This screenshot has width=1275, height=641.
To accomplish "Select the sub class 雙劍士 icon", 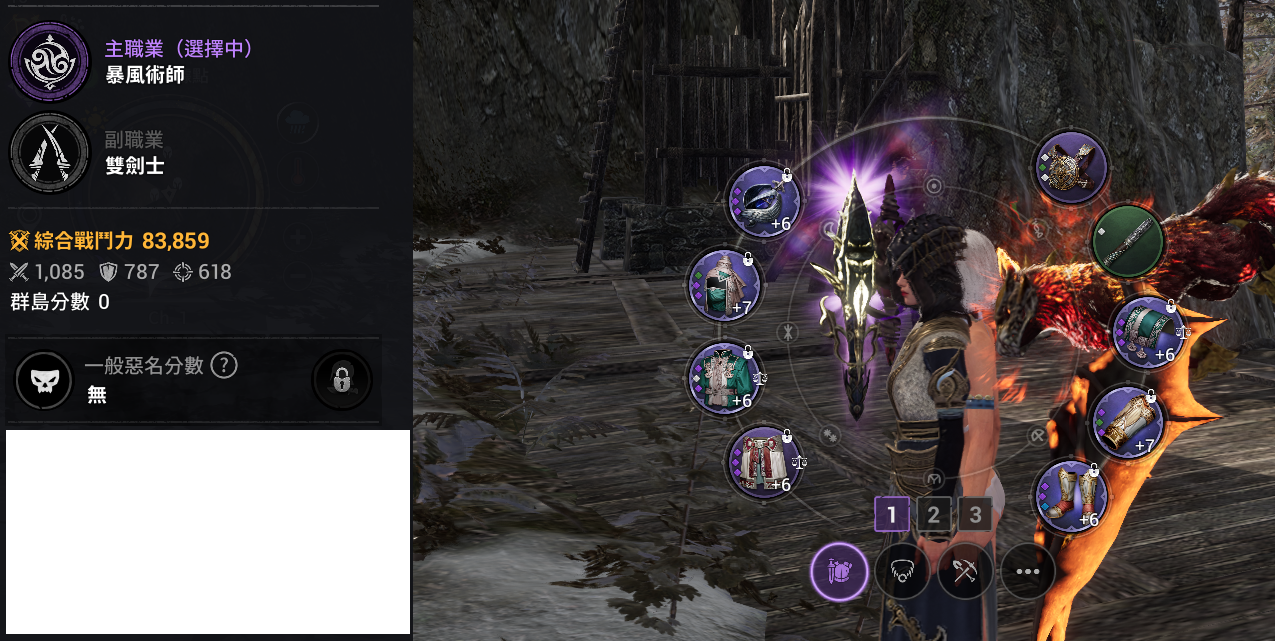I will (x=43, y=152).
